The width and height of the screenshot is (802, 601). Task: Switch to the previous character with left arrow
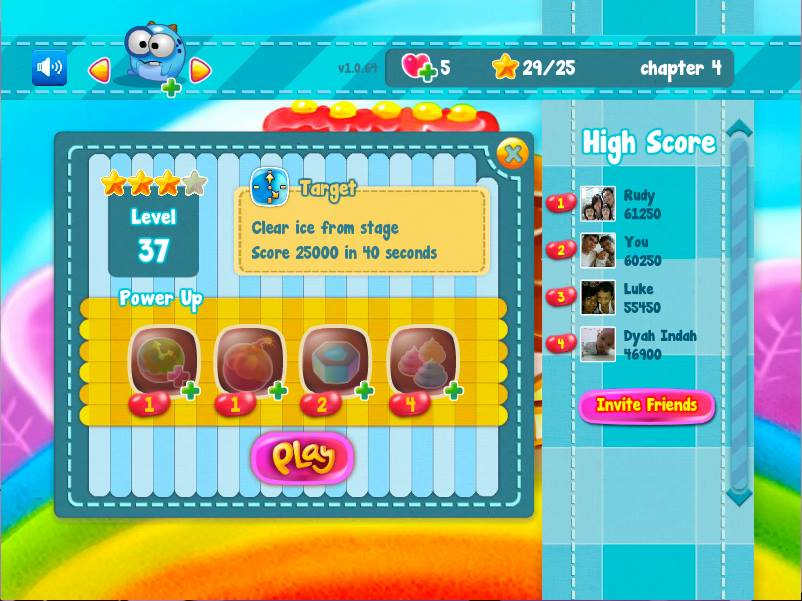click(x=99, y=69)
